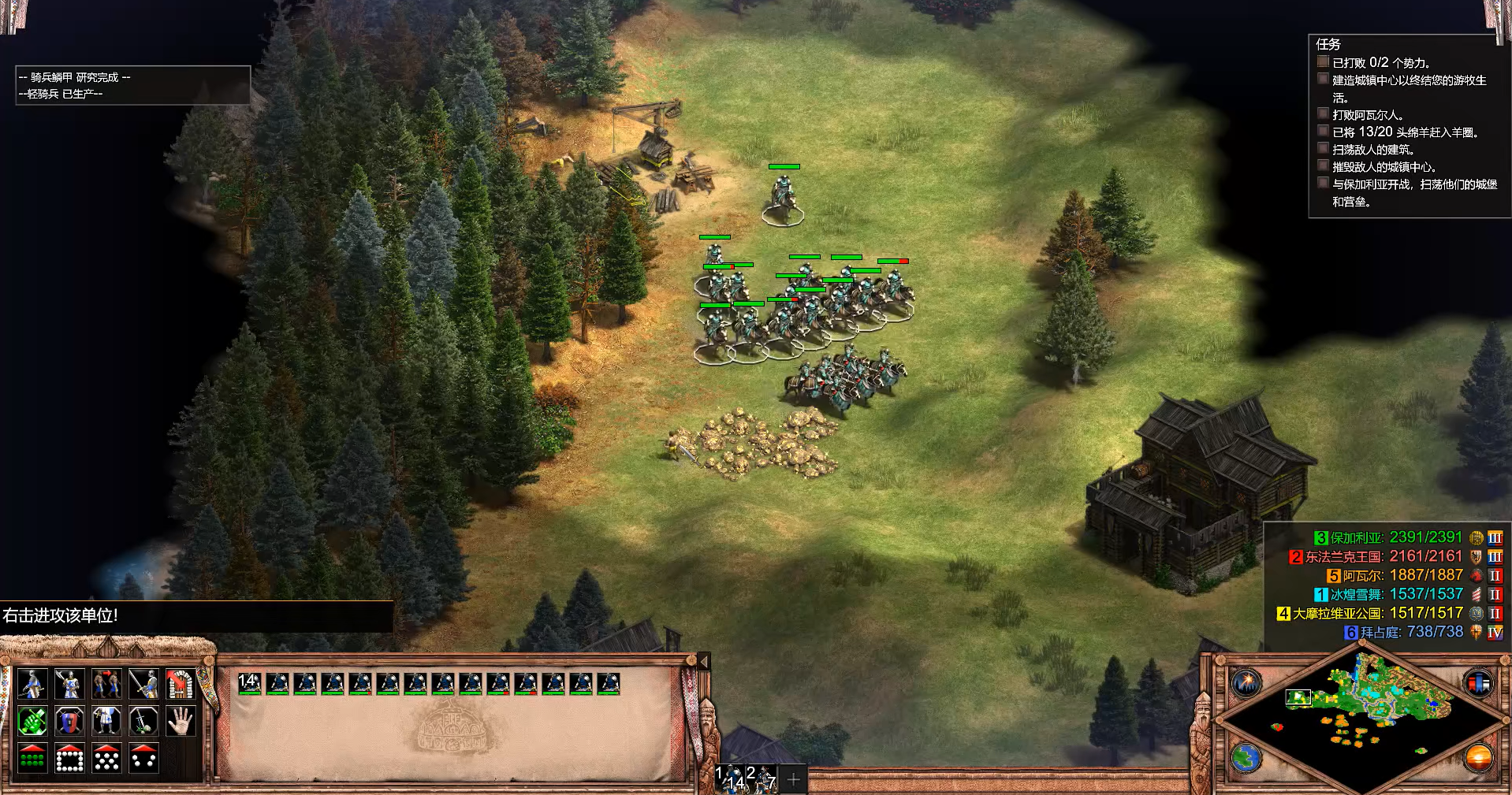Image resolution: width=1512 pixels, height=795 pixels.
Task: Select control group 2 with 7 units
Action: 762,778
